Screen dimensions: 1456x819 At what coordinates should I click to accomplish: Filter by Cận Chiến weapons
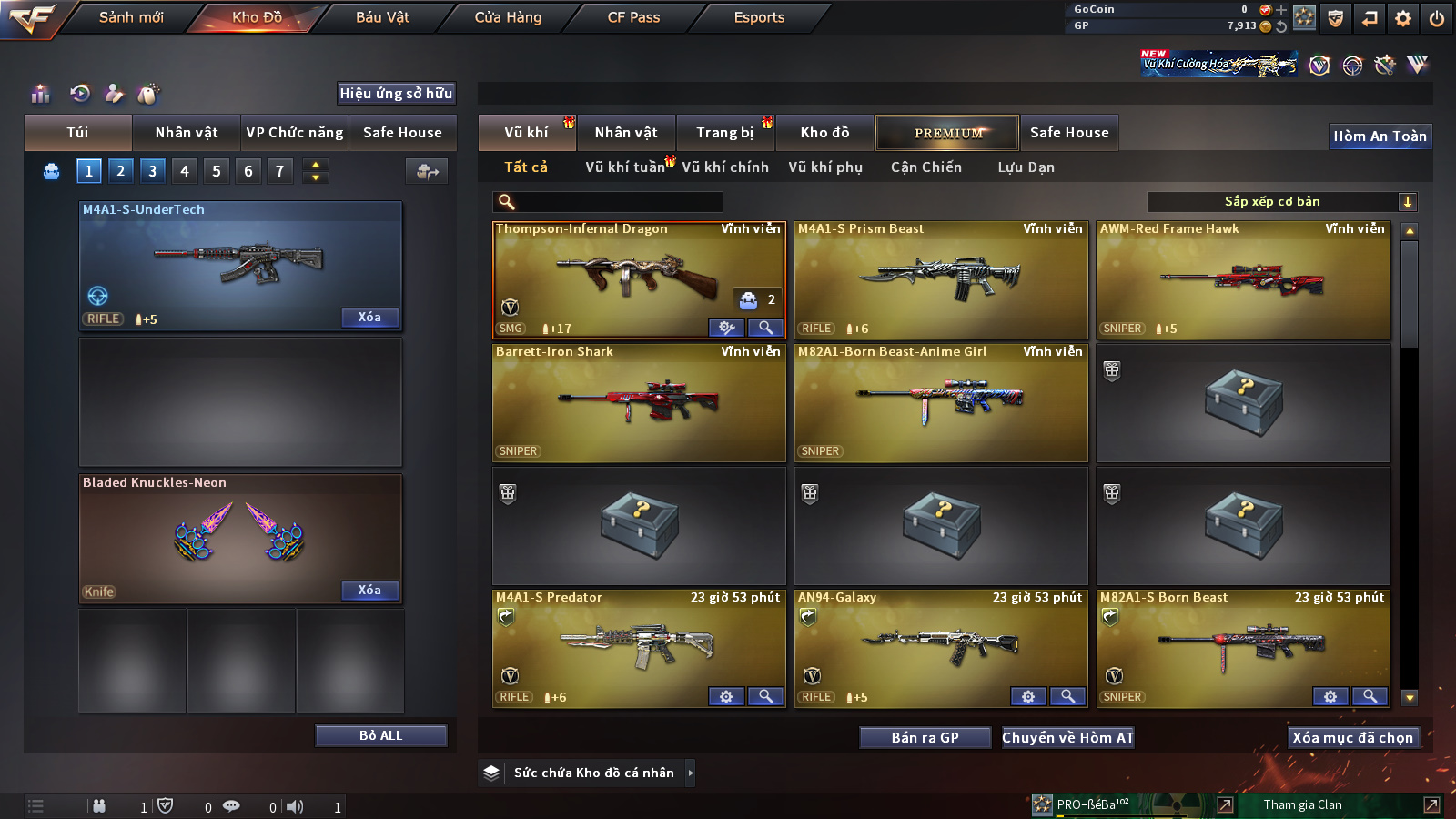925,167
